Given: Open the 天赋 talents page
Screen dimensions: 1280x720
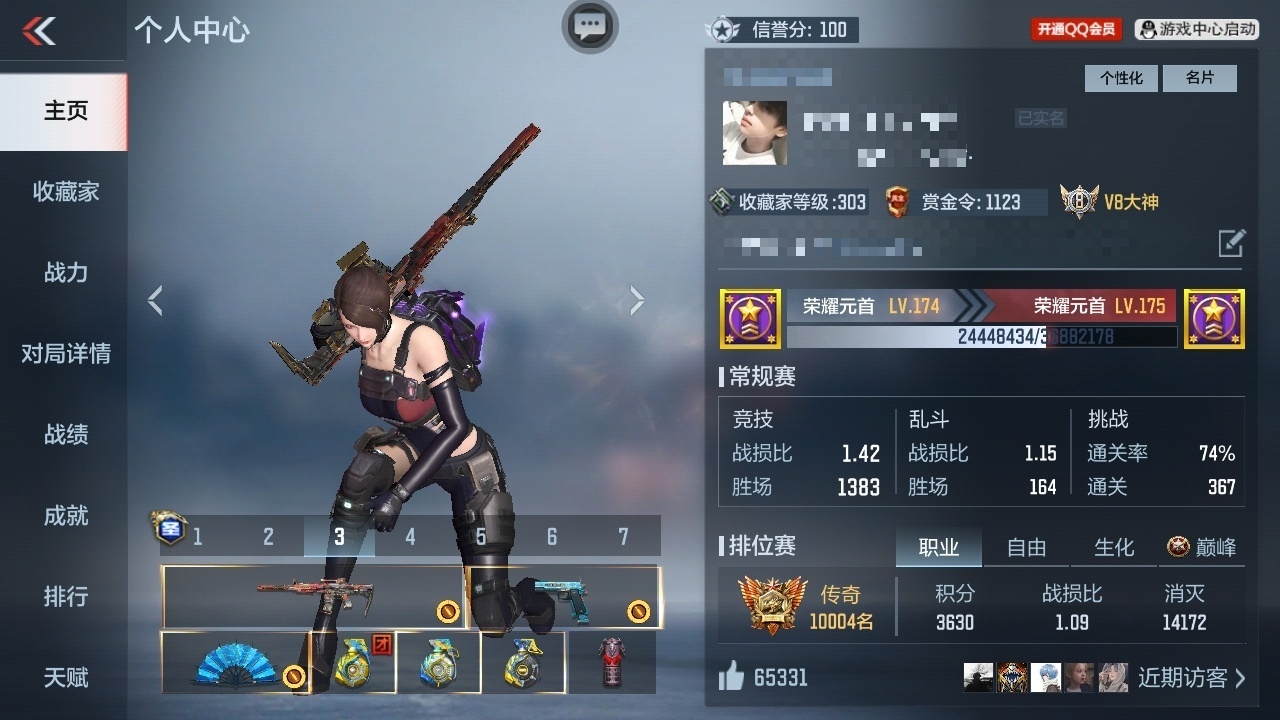Looking at the screenshot, I should pyautogui.click(x=65, y=678).
